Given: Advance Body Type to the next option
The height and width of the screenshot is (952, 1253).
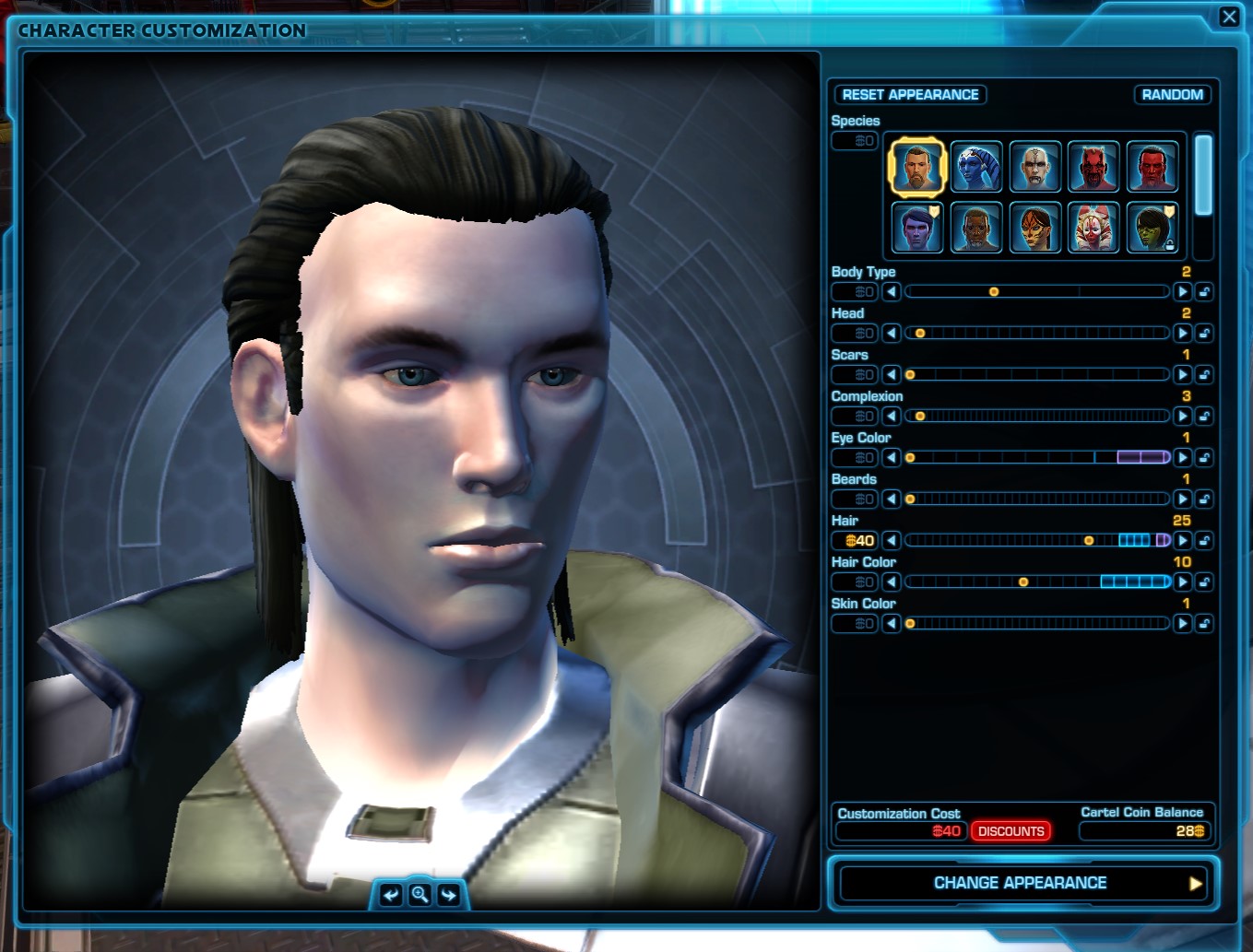Looking at the screenshot, I should [x=1182, y=292].
